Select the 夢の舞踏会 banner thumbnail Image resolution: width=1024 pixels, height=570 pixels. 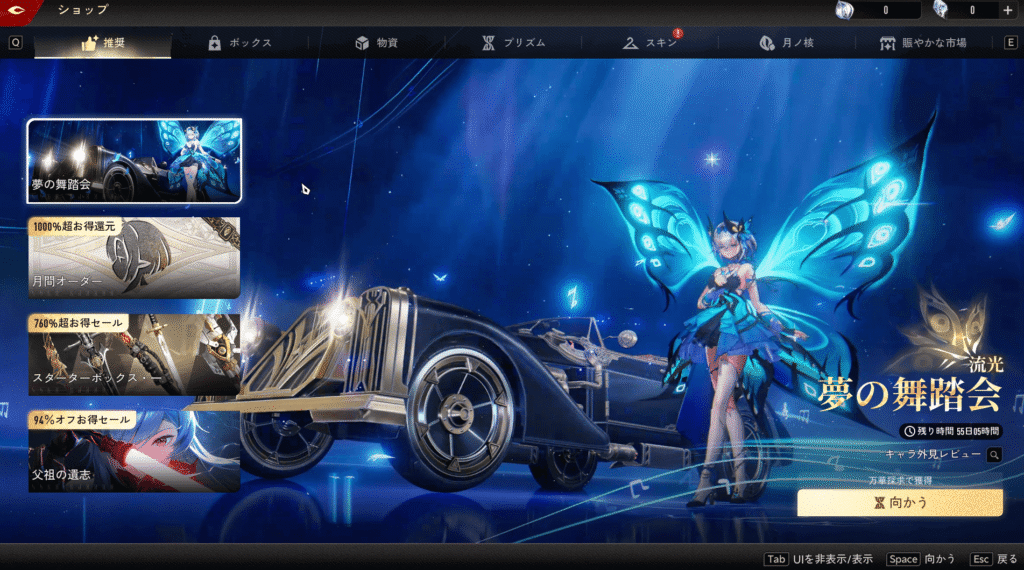[x=134, y=160]
